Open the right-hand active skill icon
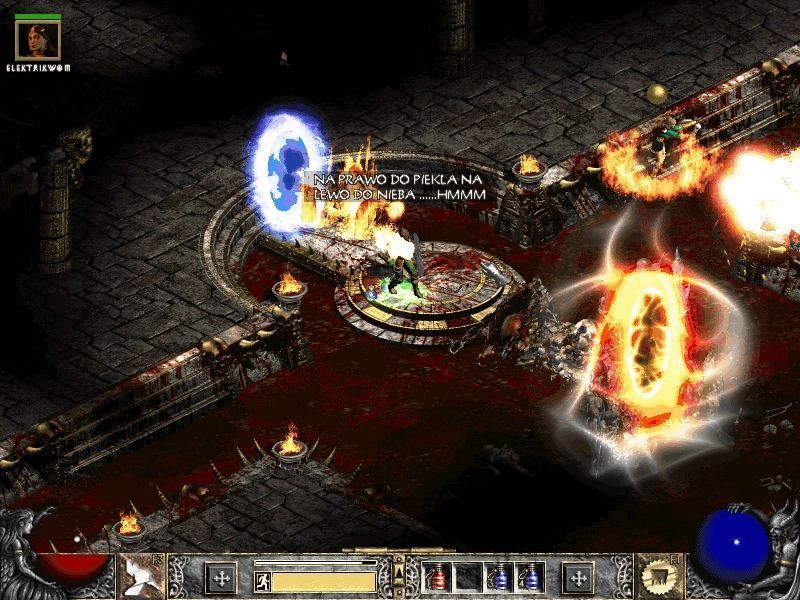This screenshot has width=800, height=600. 657,576
